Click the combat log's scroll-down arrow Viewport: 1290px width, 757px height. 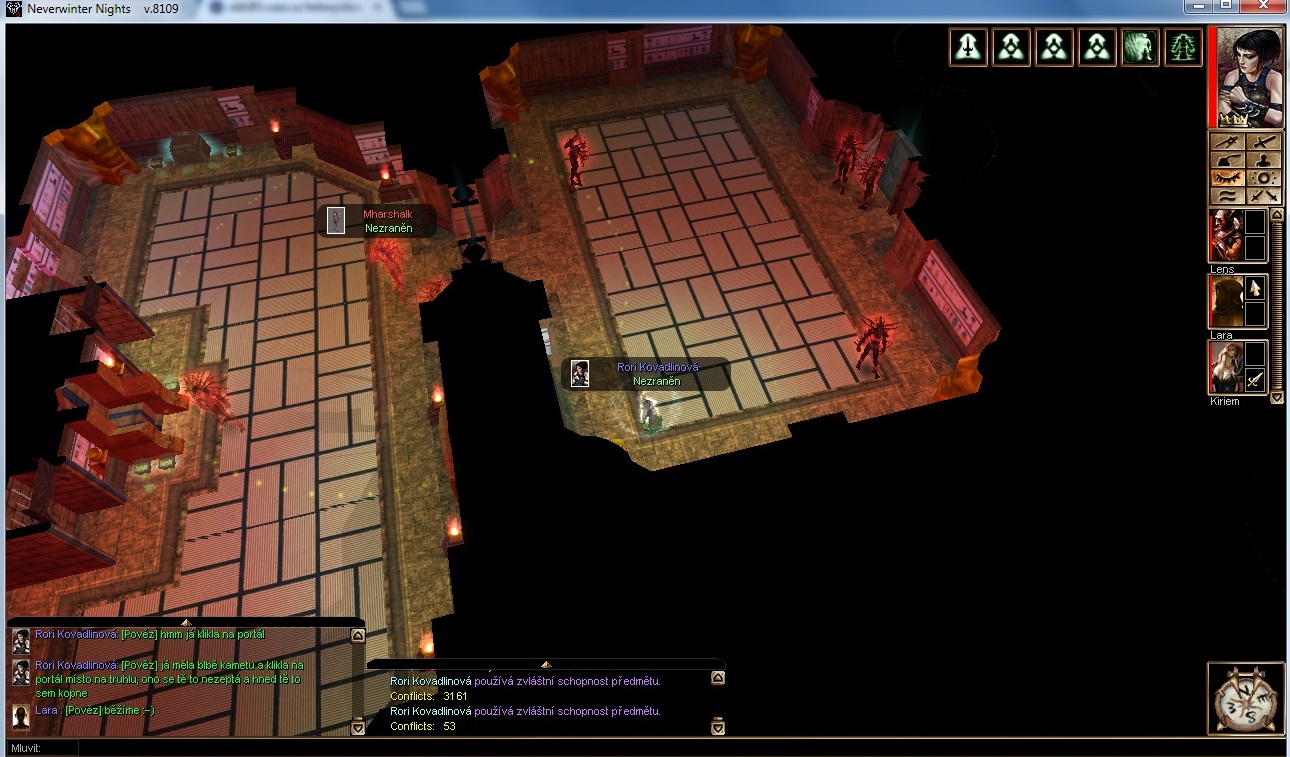pos(717,727)
